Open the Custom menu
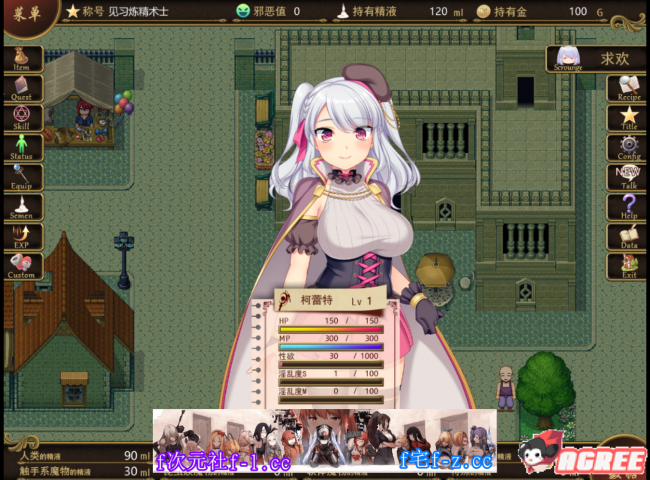 click(22, 266)
